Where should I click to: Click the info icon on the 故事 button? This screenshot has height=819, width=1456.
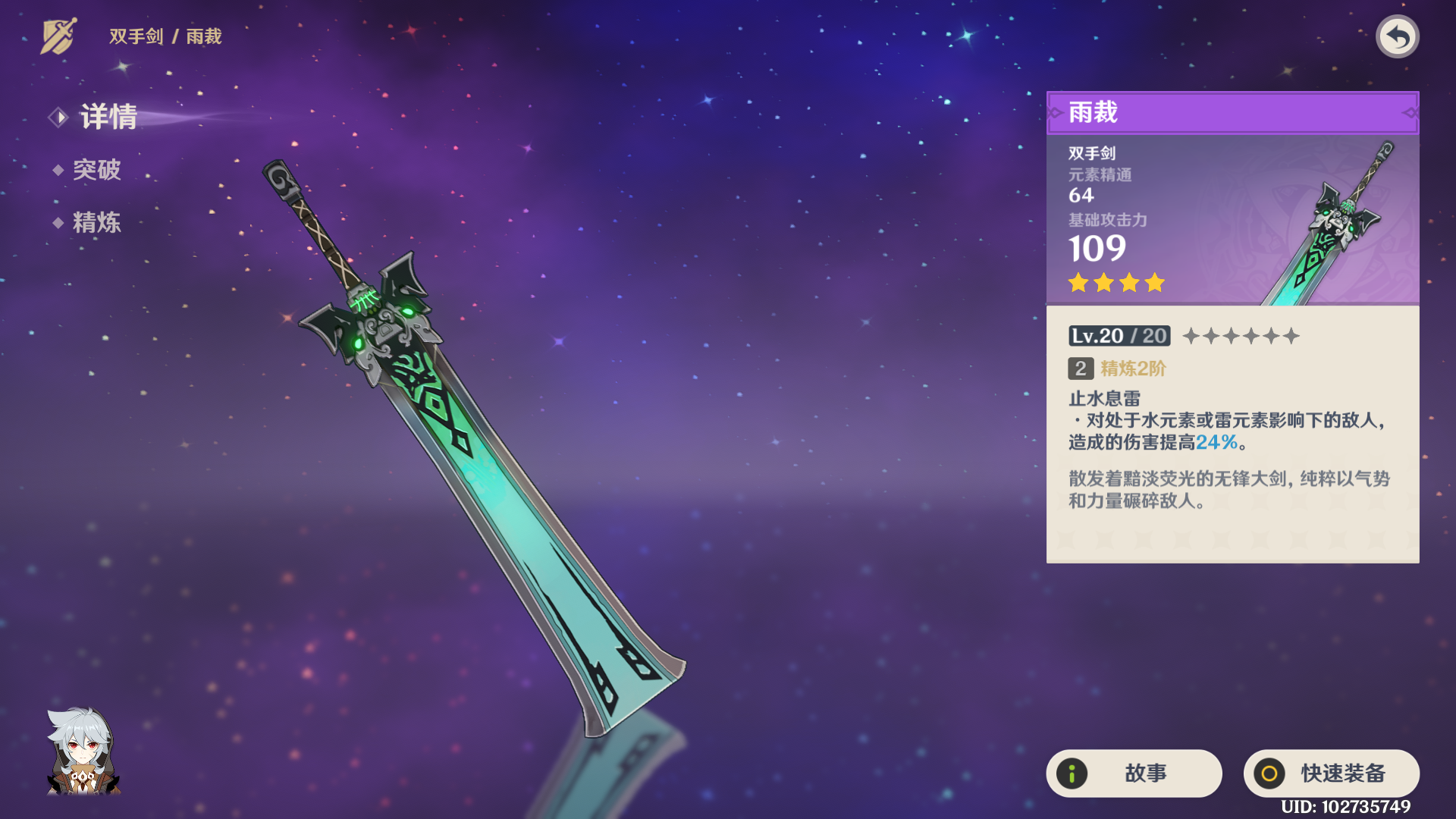click(1072, 773)
